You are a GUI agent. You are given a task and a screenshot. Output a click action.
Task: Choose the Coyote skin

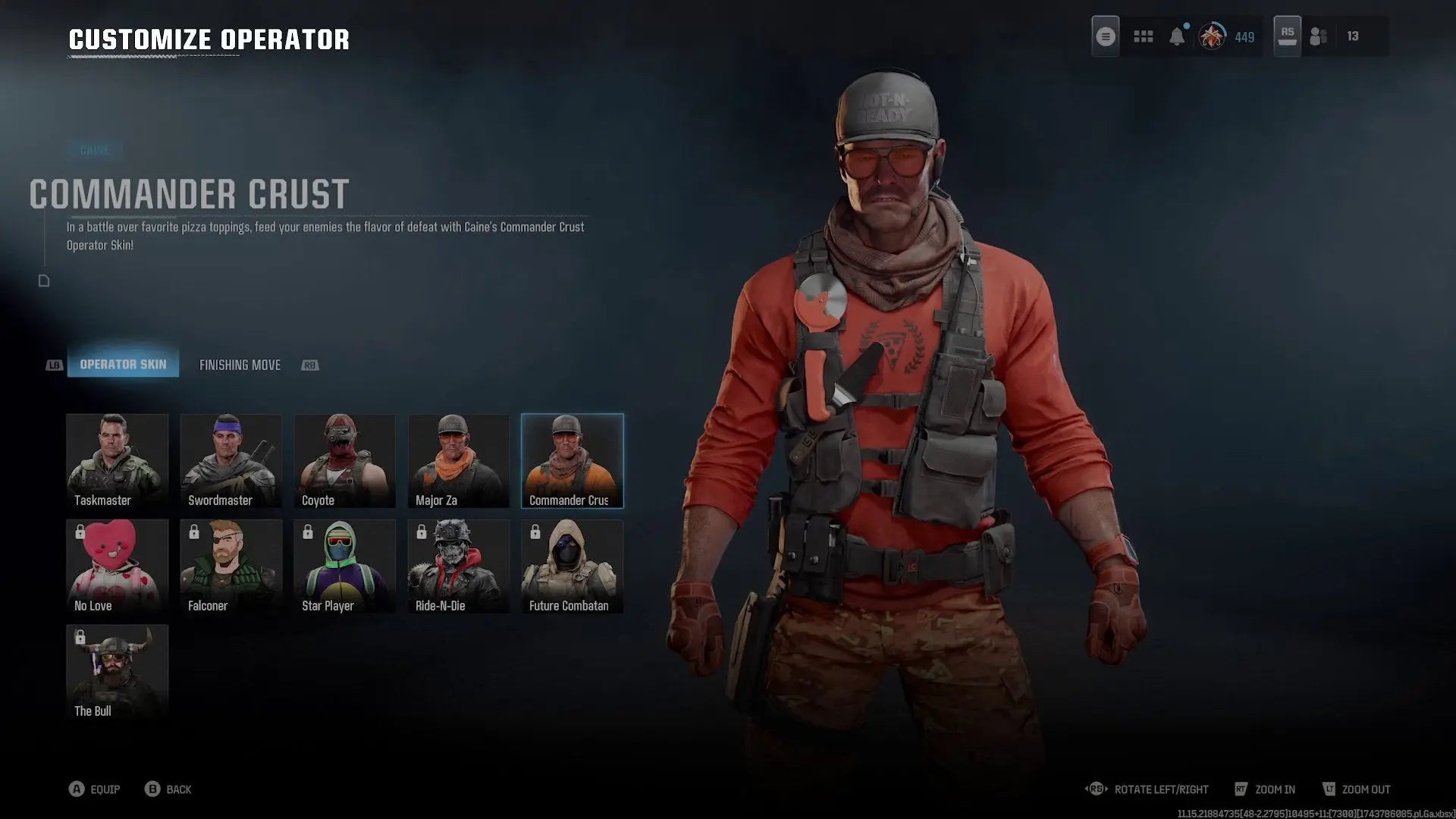(x=344, y=459)
